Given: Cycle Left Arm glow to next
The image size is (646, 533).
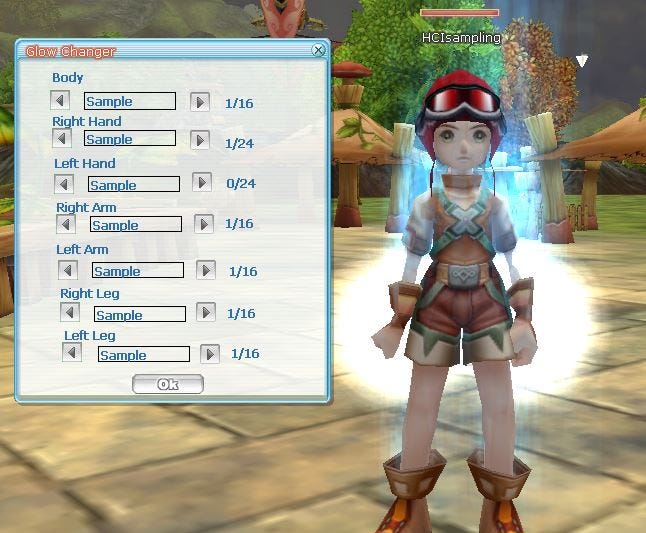Looking at the screenshot, I should tap(206, 270).
